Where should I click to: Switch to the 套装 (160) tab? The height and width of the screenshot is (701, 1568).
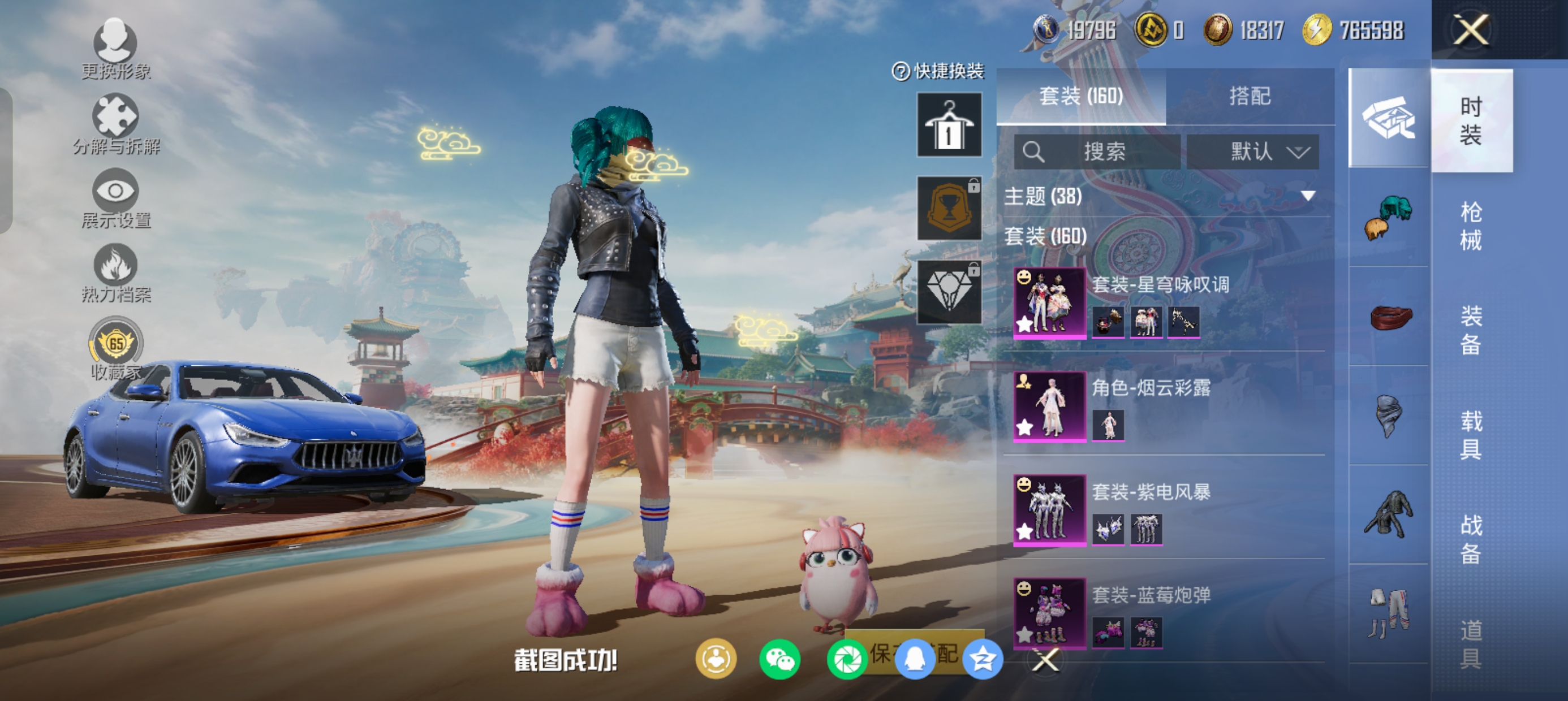1080,96
